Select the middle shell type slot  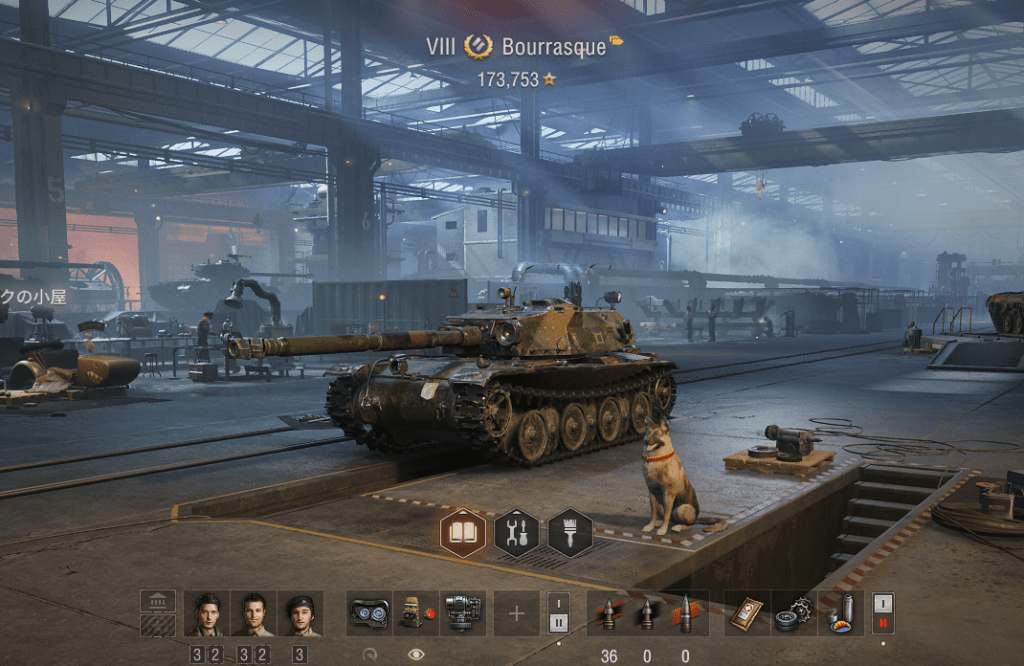(647, 613)
